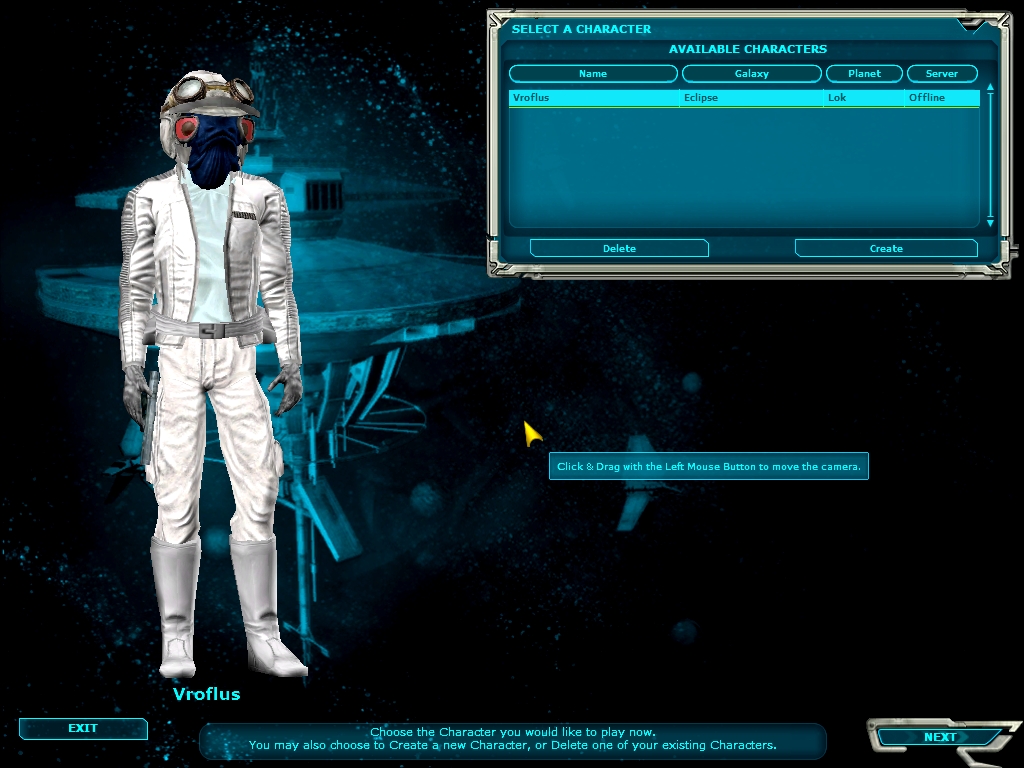Click the Planet column header

pos(864,74)
